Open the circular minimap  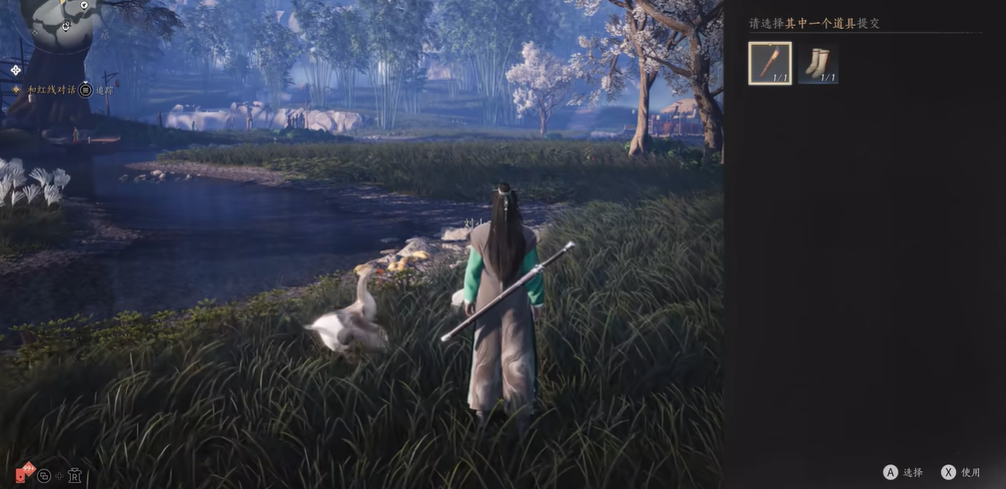[x=64, y=22]
